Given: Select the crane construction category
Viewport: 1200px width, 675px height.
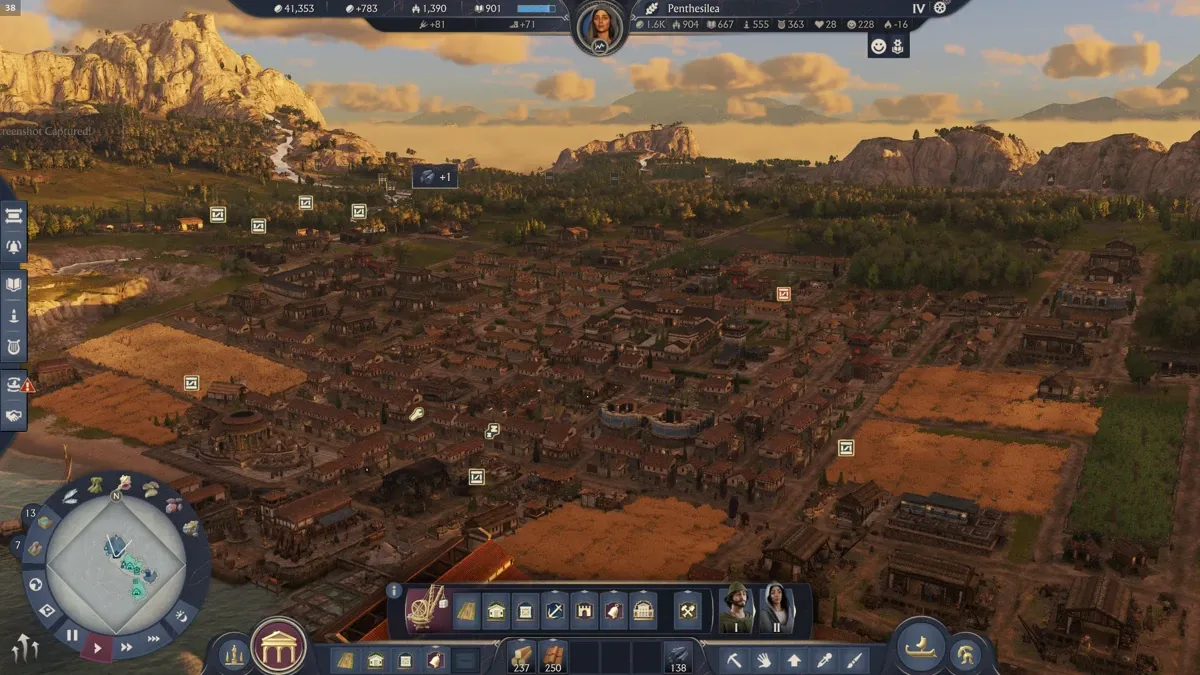Looking at the screenshot, I should [x=427, y=610].
